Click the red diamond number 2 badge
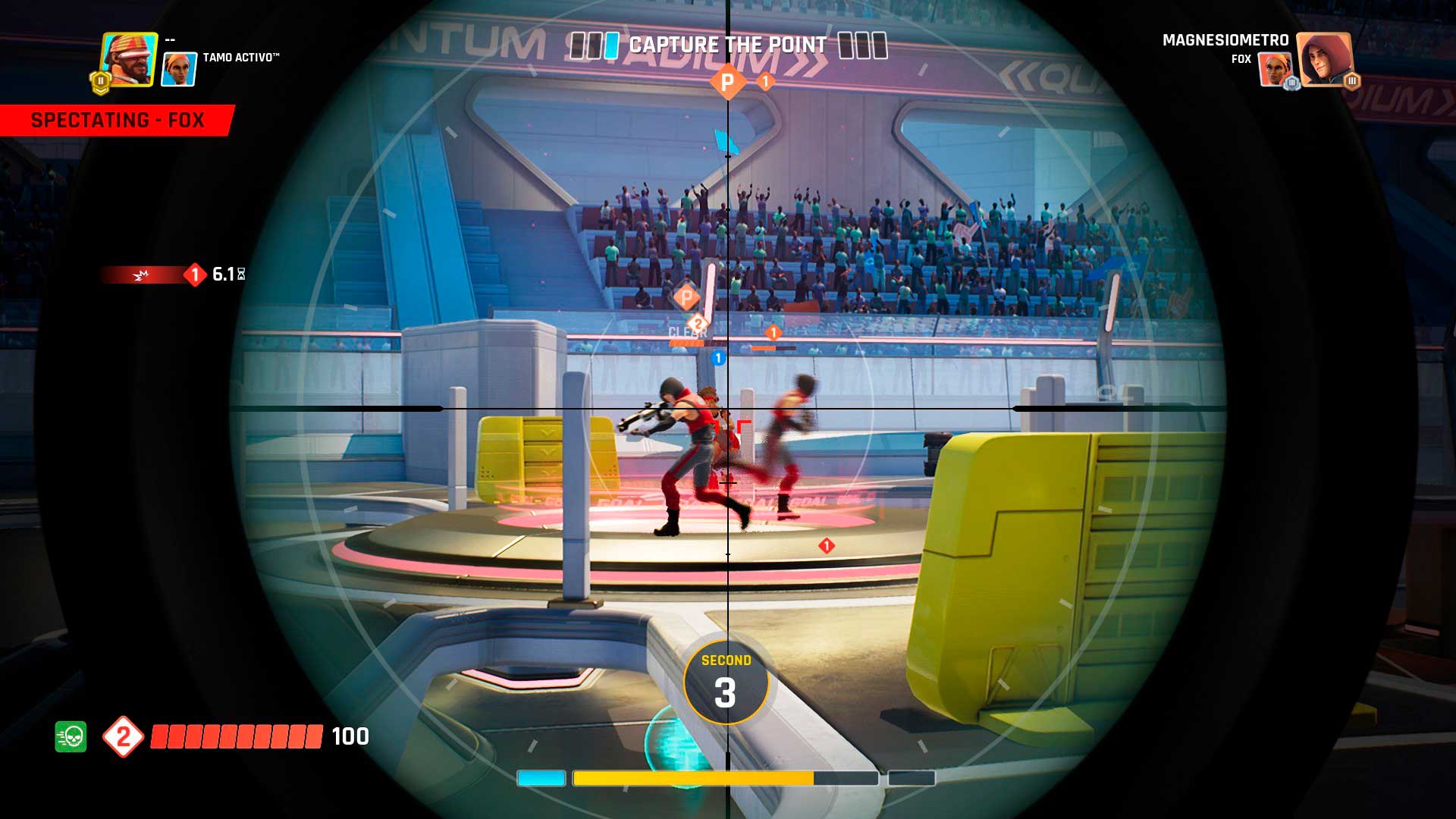The height and width of the screenshot is (819, 1456). click(123, 736)
